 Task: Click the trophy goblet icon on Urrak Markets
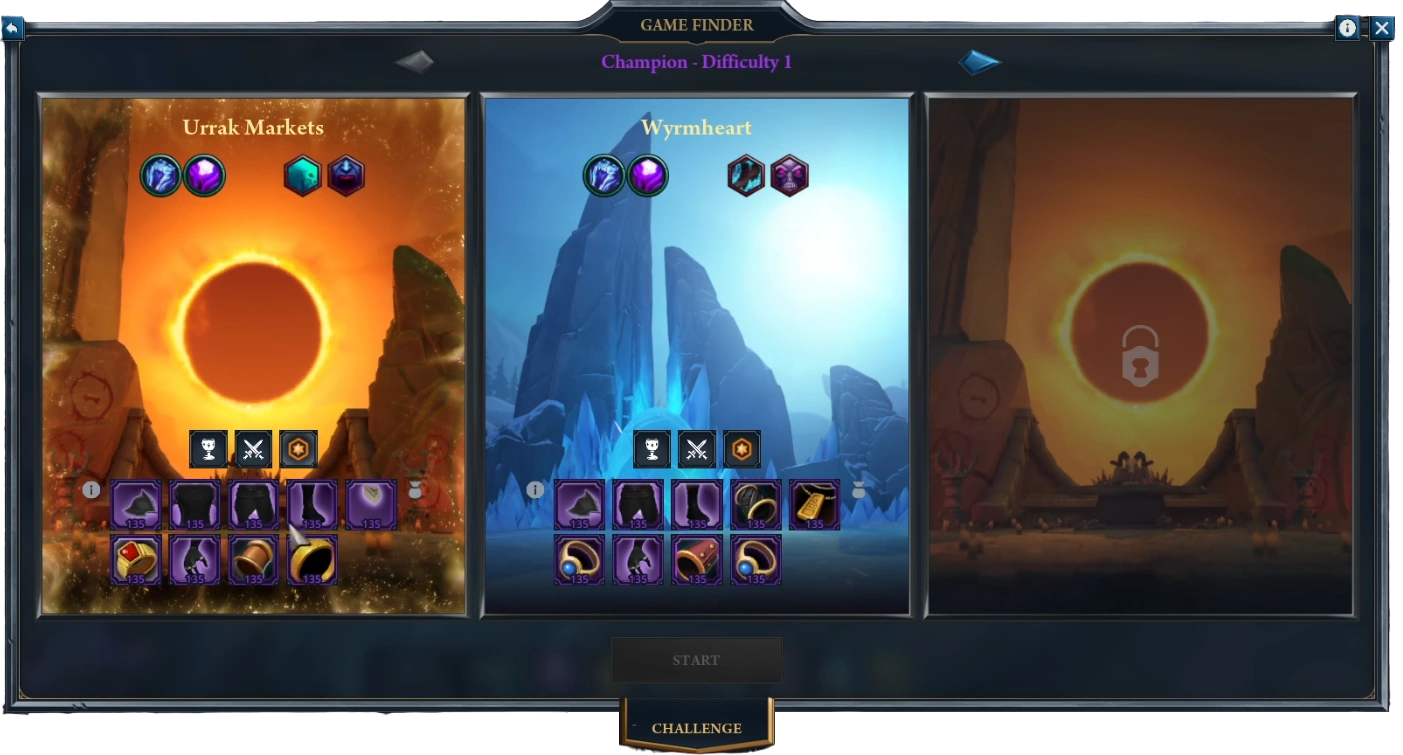click(209, 450)
